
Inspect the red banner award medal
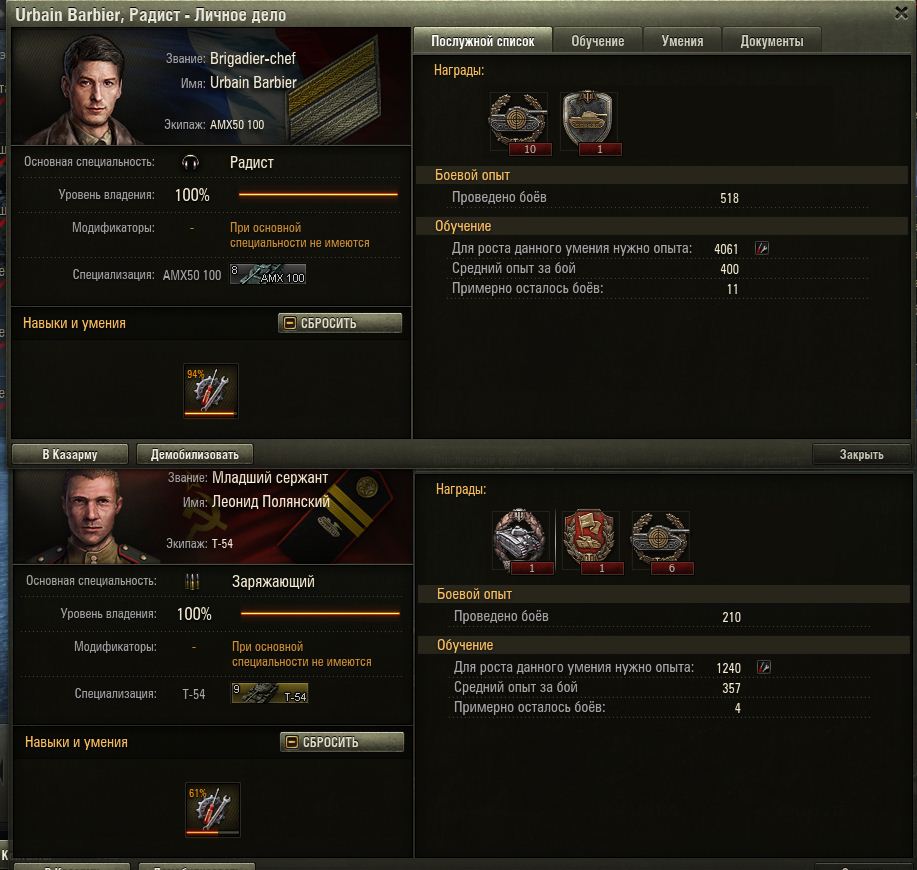[590, 541]
